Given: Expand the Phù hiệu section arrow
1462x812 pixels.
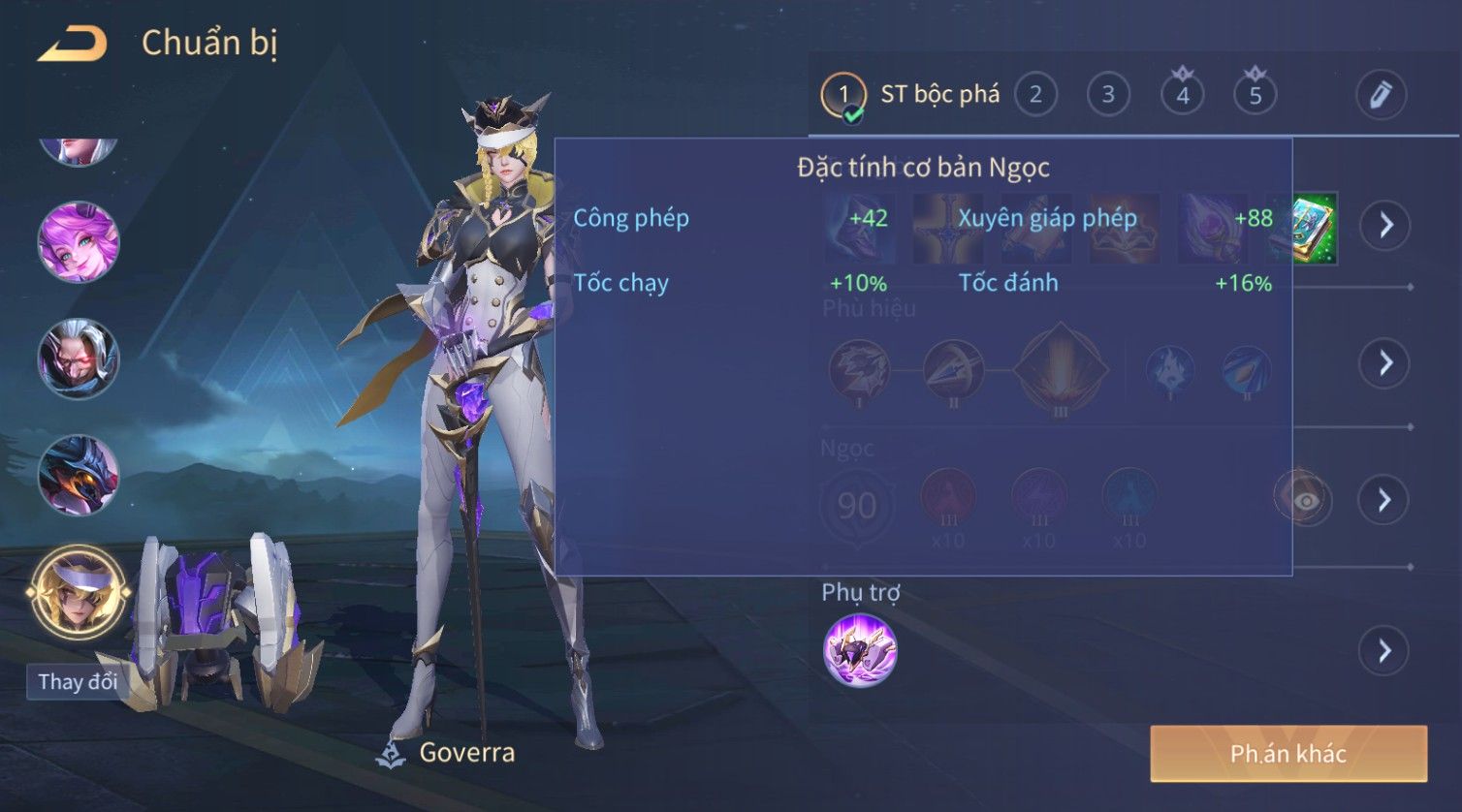Looking at the screenshot, I should pos(1384,363).
